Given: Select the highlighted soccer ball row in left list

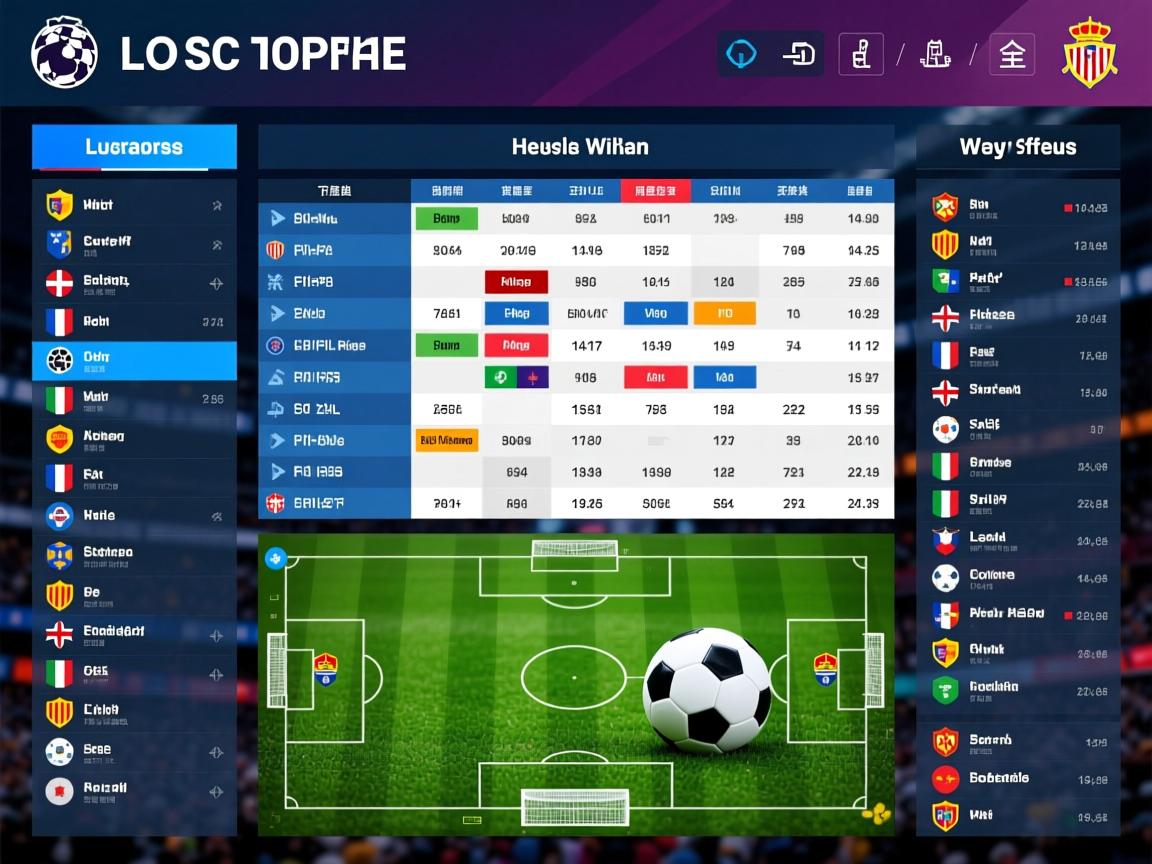Looking at the screenshot, I should (x=134, y=360).
